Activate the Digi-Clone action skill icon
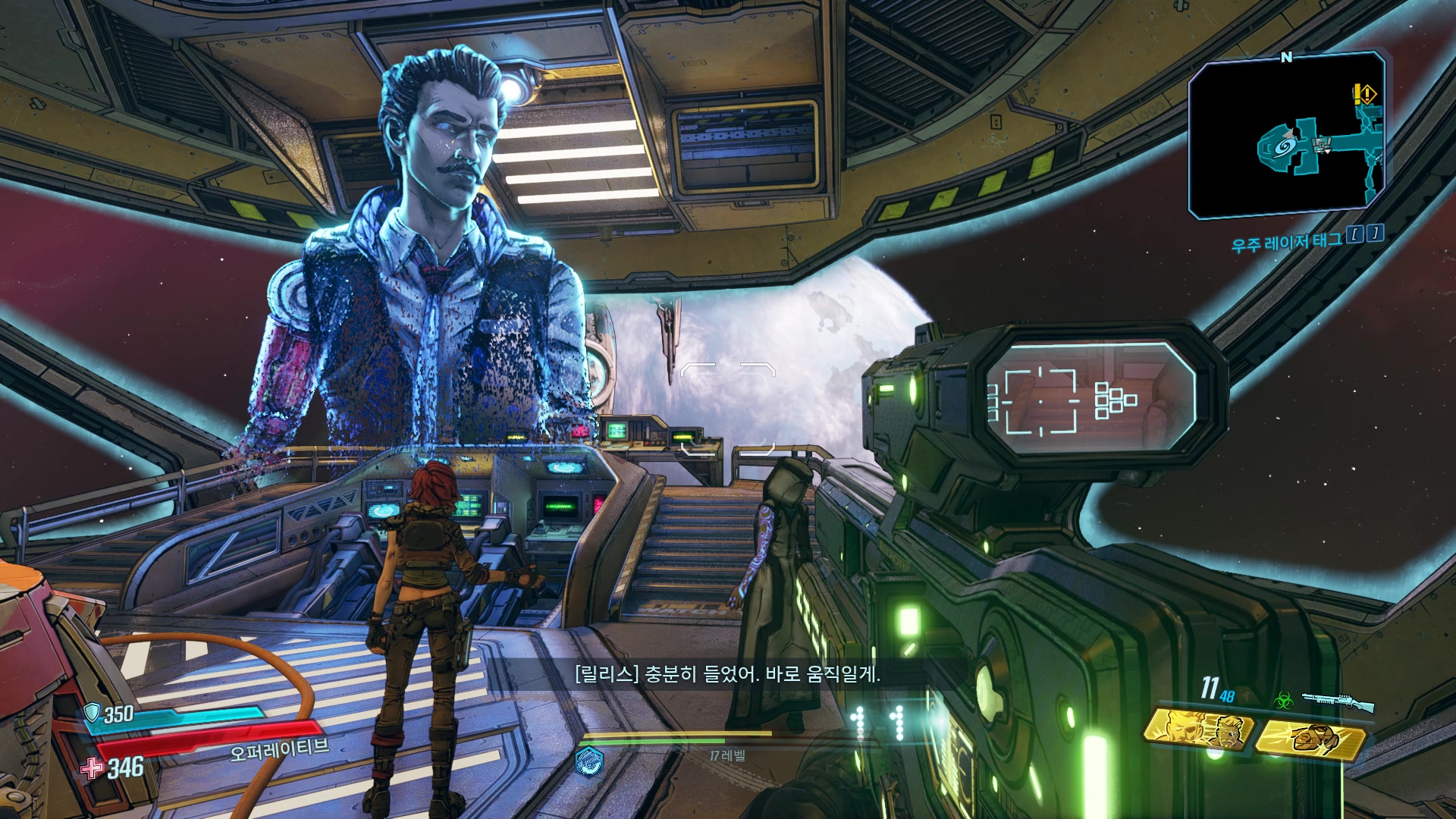1456x819 pixels. [1200, 733]
